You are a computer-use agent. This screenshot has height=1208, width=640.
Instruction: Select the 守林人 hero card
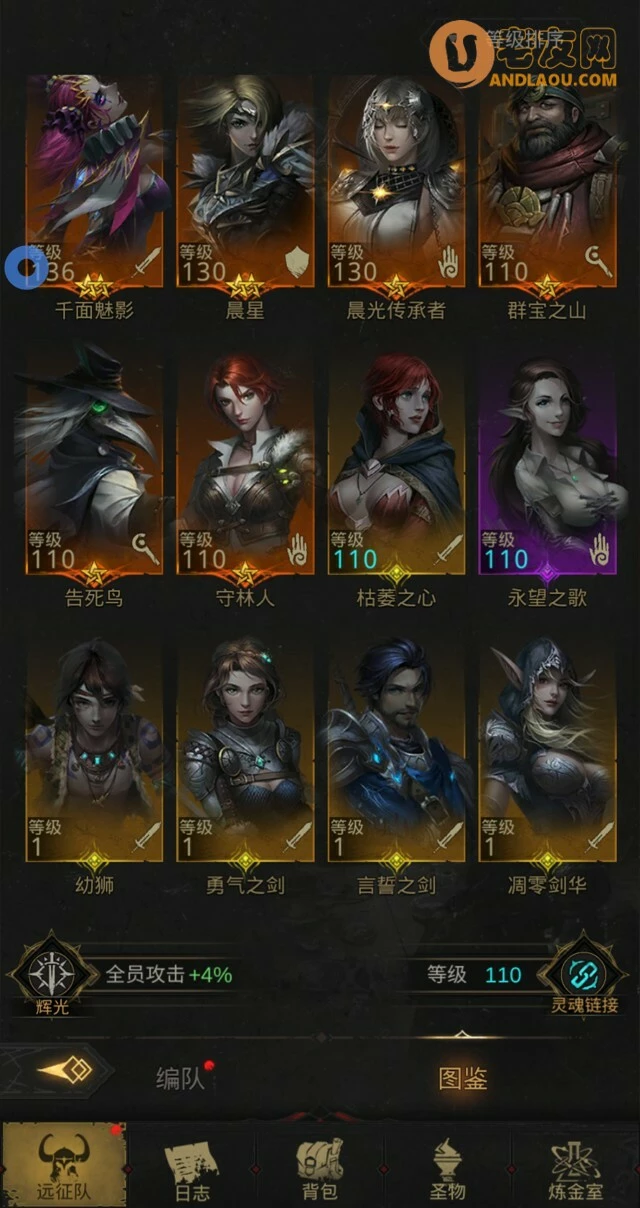[x=245, y=465]
